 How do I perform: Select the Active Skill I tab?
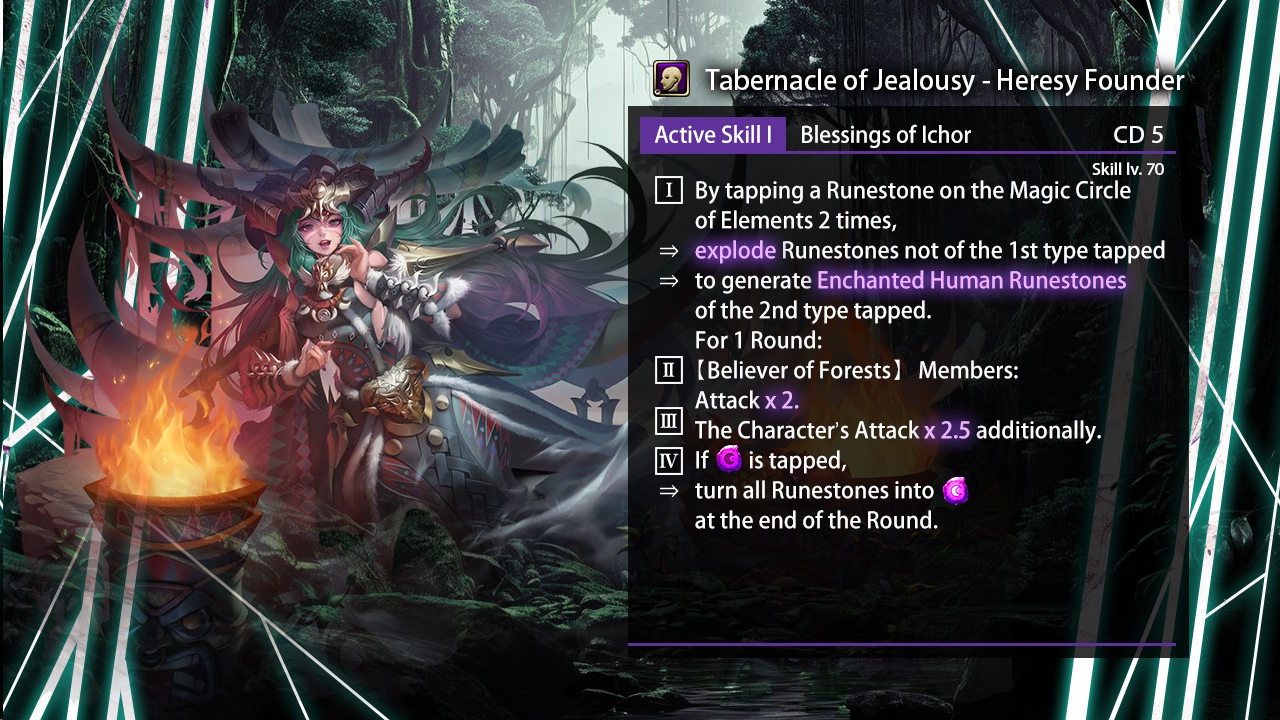[712, 135]
